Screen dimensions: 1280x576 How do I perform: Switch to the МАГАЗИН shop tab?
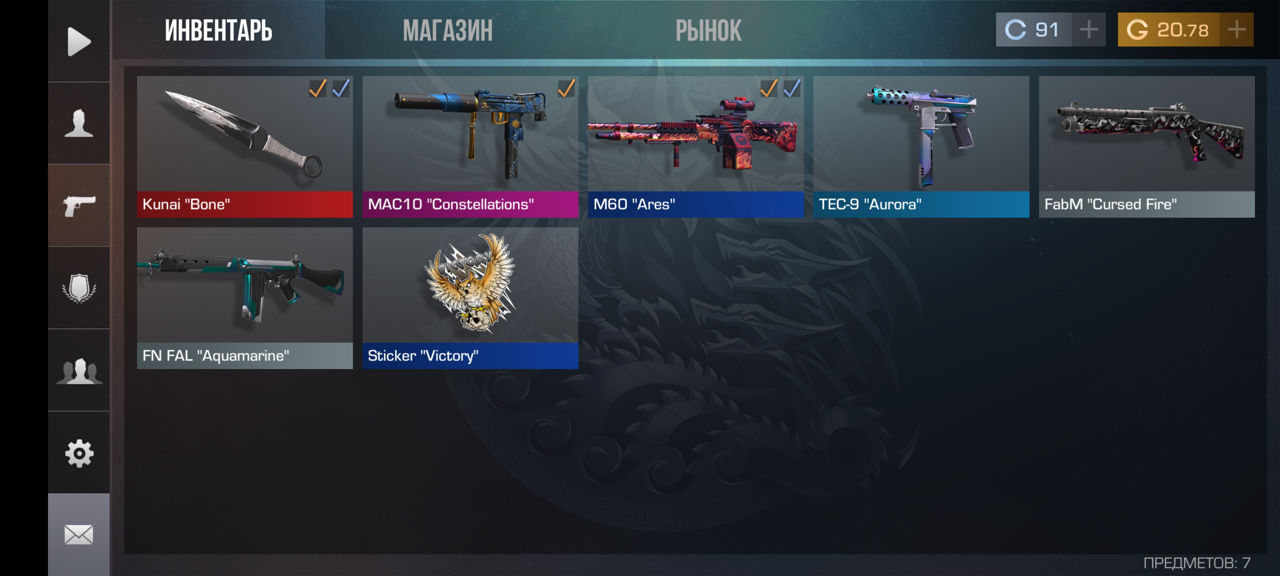(447, 31)
